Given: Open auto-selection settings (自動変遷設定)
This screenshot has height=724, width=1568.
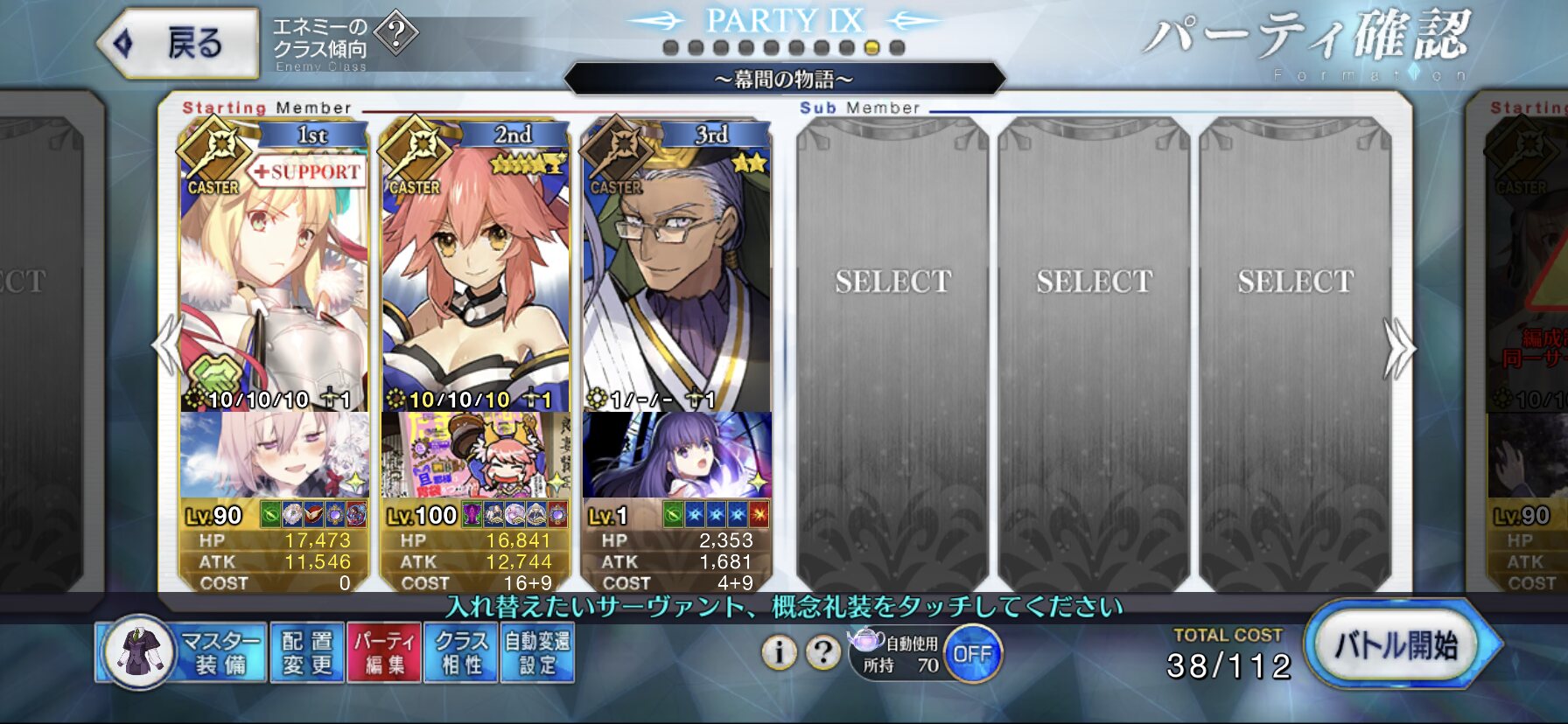Looking at the screenshot, I should pos(537,653).
